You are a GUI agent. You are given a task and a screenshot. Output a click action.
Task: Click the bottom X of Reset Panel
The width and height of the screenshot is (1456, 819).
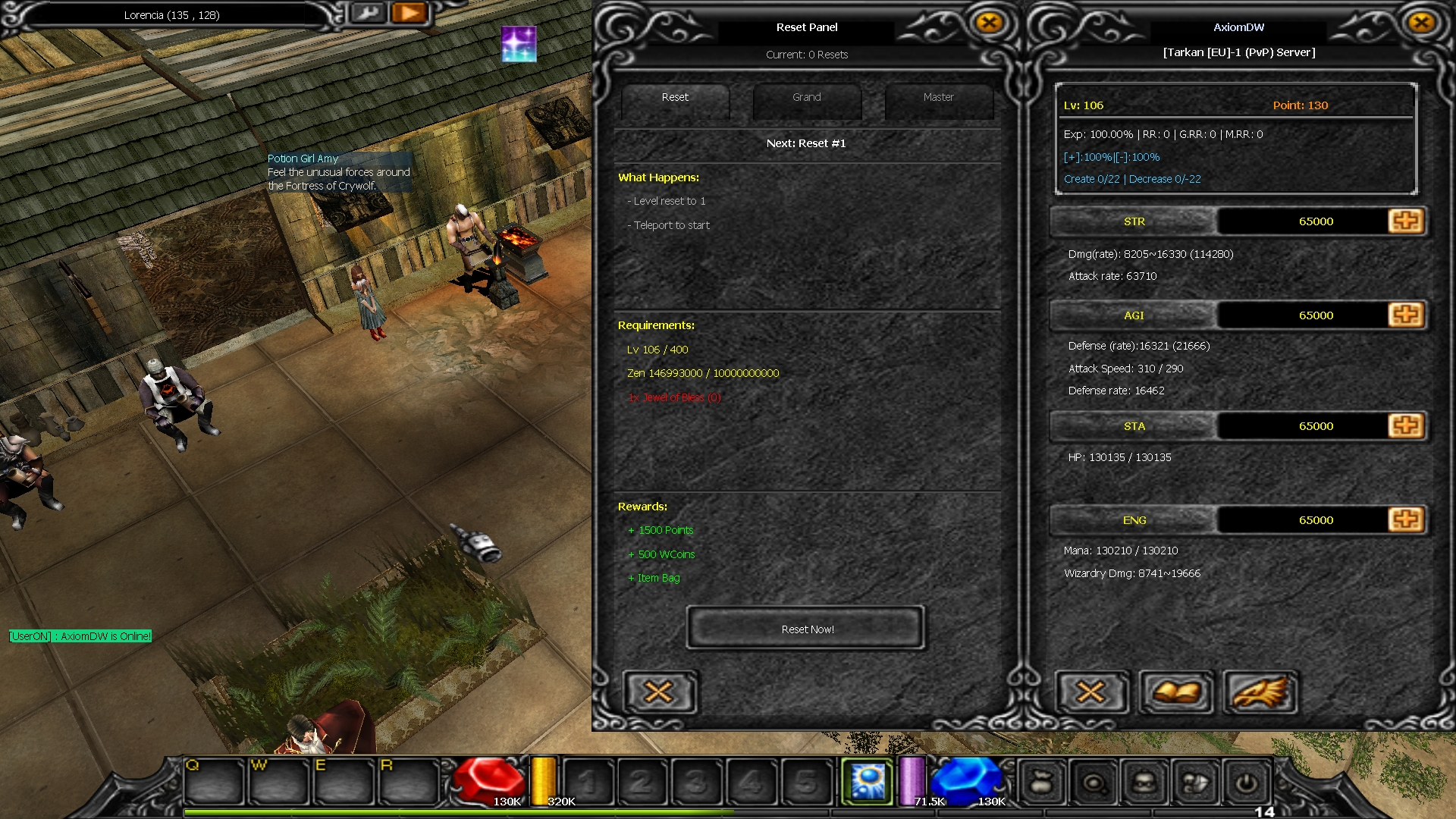658,692
